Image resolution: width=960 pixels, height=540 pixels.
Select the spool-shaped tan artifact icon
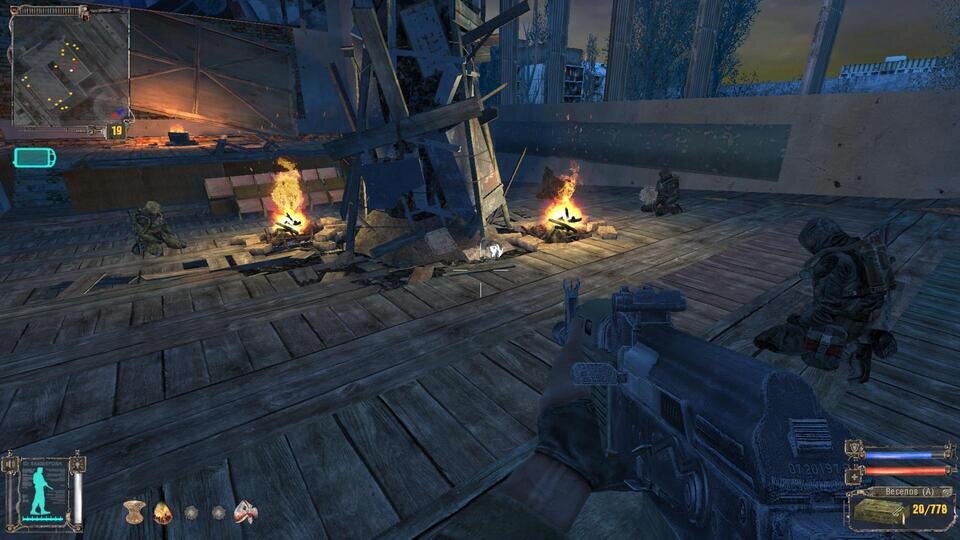[x=133, y=512]
